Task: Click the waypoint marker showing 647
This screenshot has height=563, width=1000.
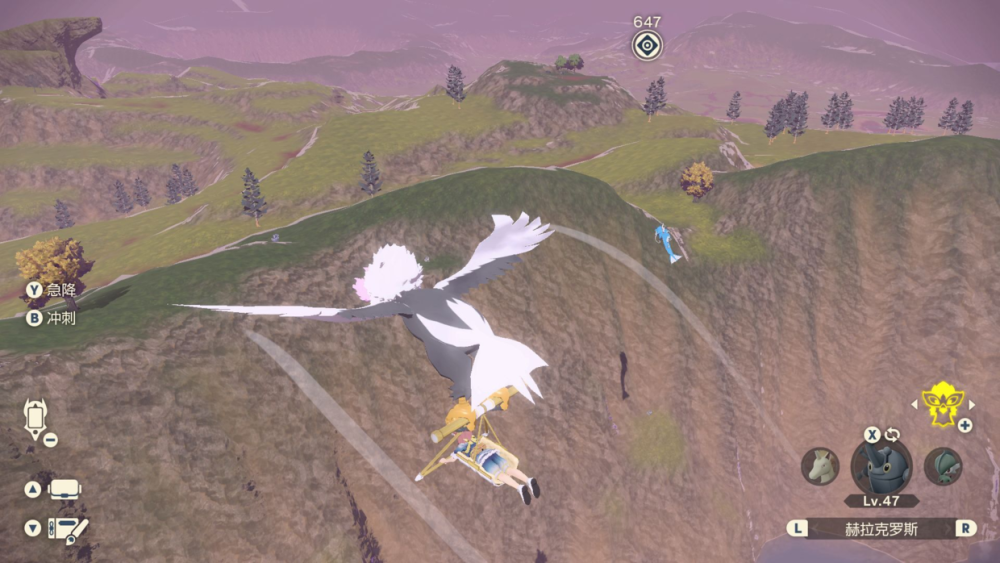Action: (647, 45)
